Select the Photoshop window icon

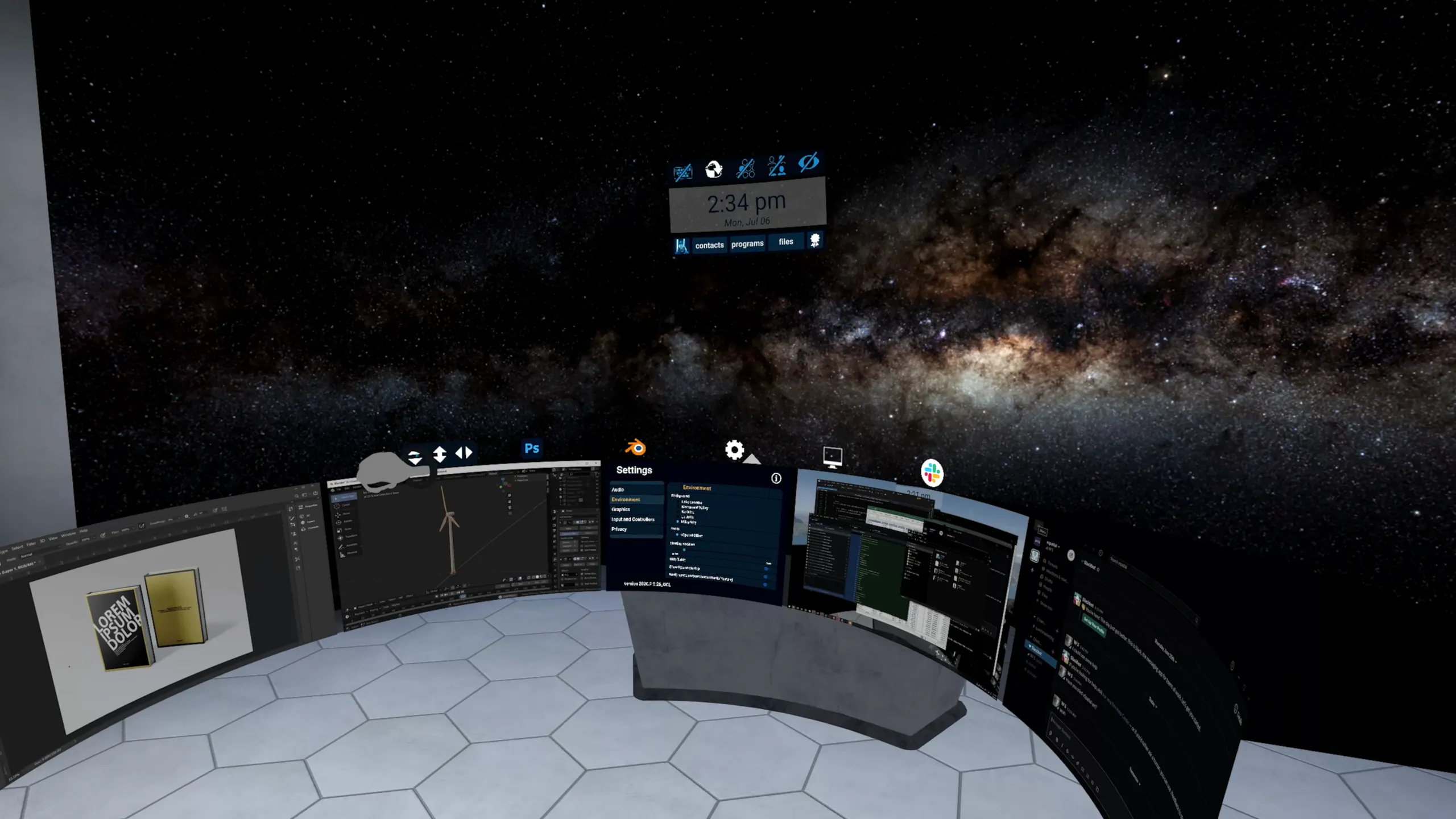point(532,449)
